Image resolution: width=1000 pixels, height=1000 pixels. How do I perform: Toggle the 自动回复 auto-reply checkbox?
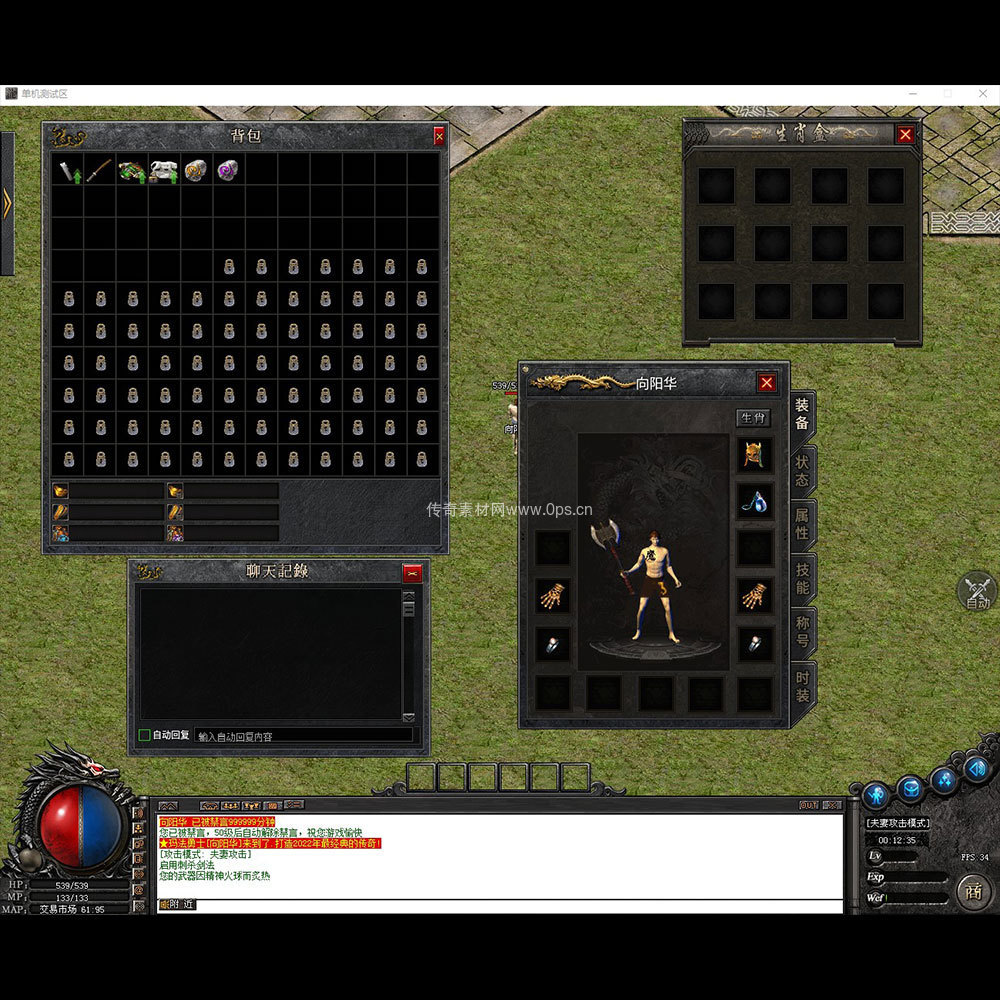point(145,735)
